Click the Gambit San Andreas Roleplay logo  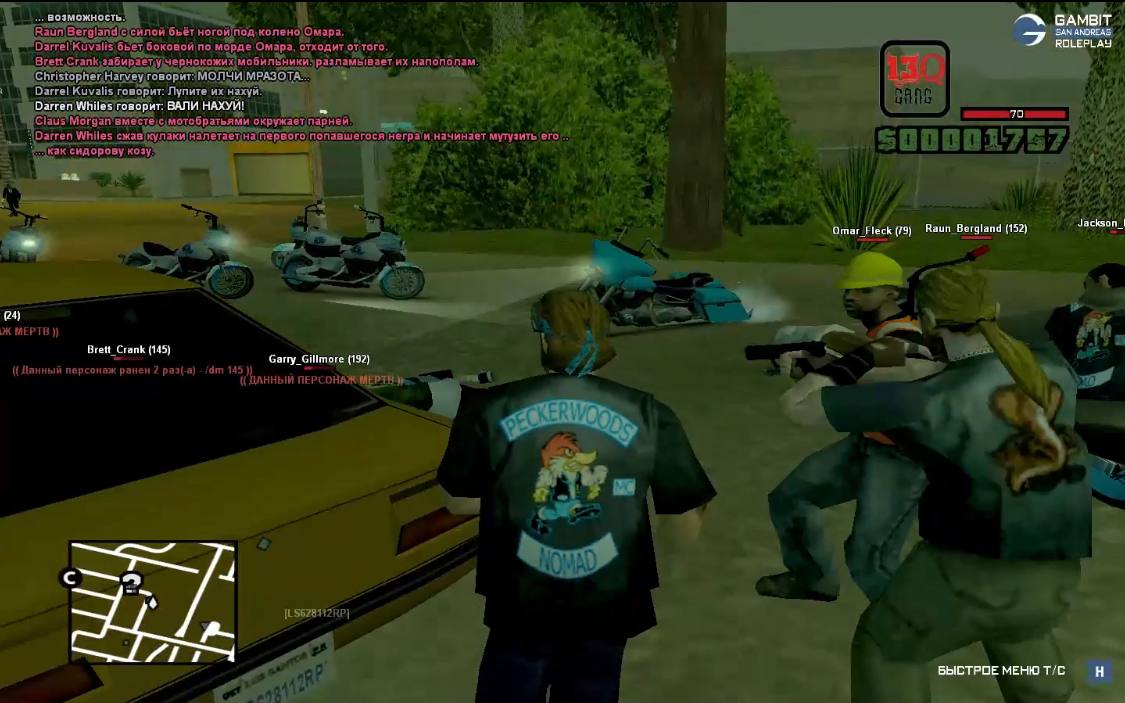coord(1049,30)
